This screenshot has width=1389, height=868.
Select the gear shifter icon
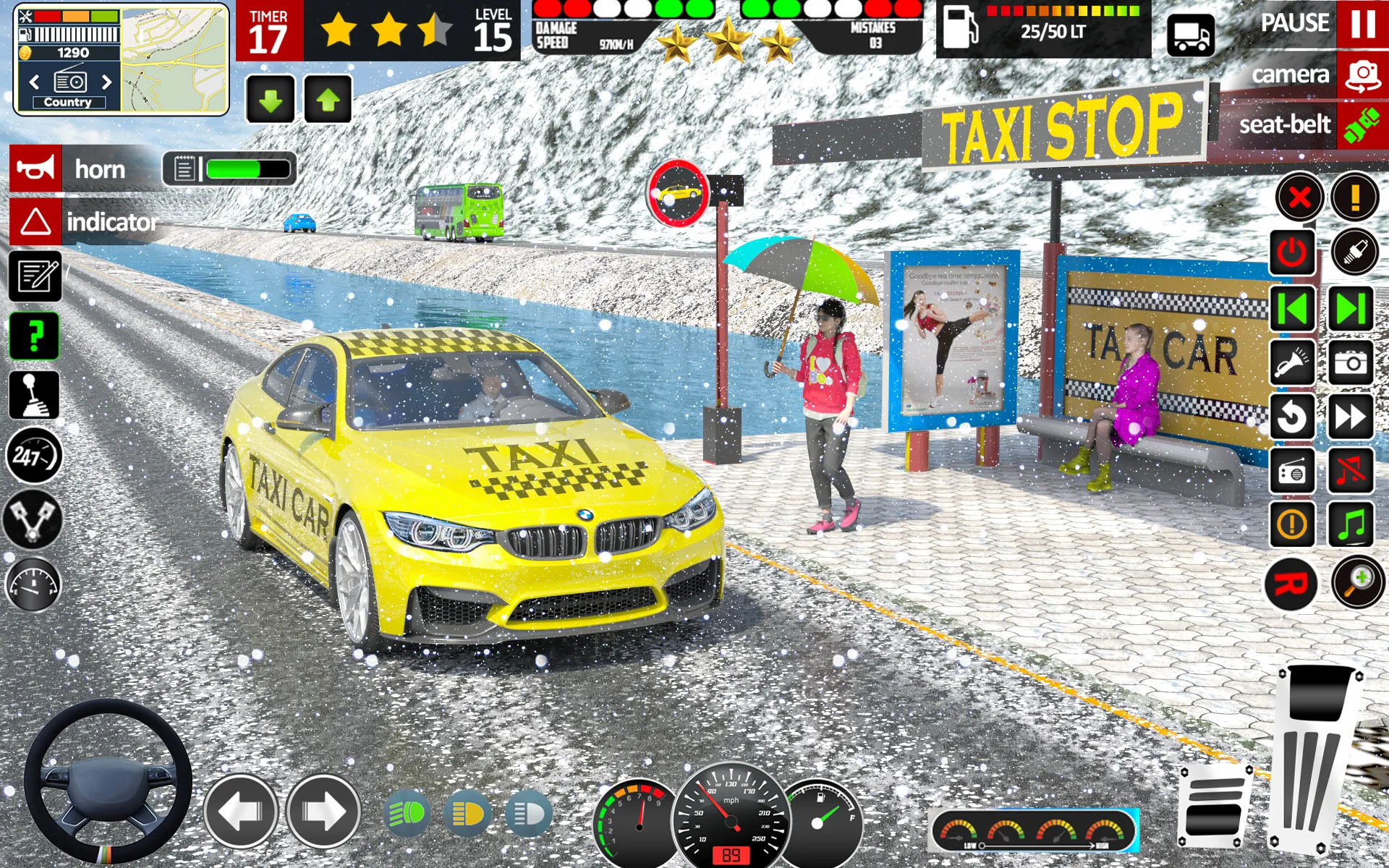pyautogui.click(x=34, y=396)
